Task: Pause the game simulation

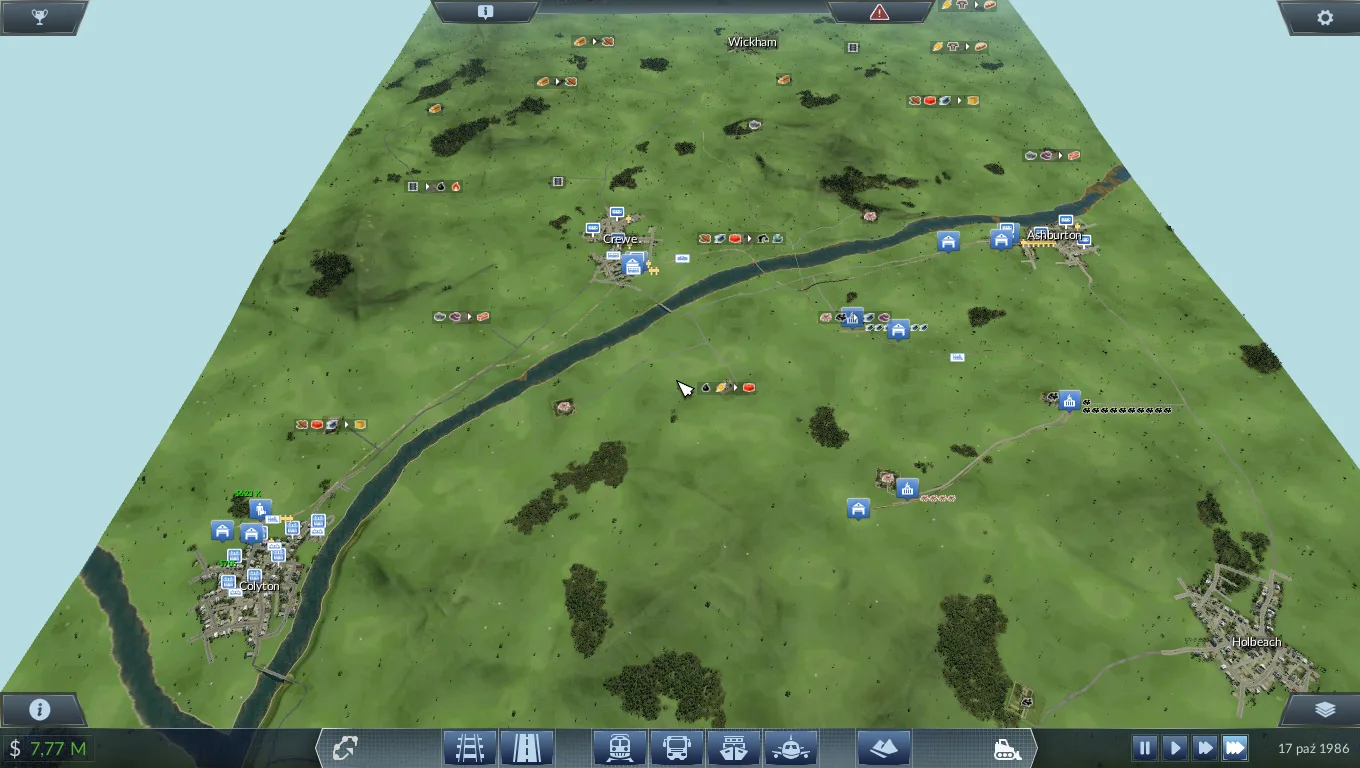Action: pos(1145,747)
